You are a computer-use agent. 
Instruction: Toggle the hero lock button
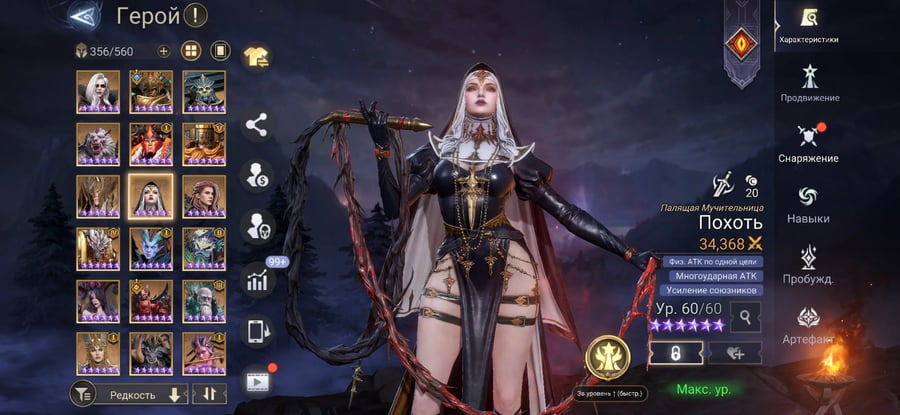point(676,351)
